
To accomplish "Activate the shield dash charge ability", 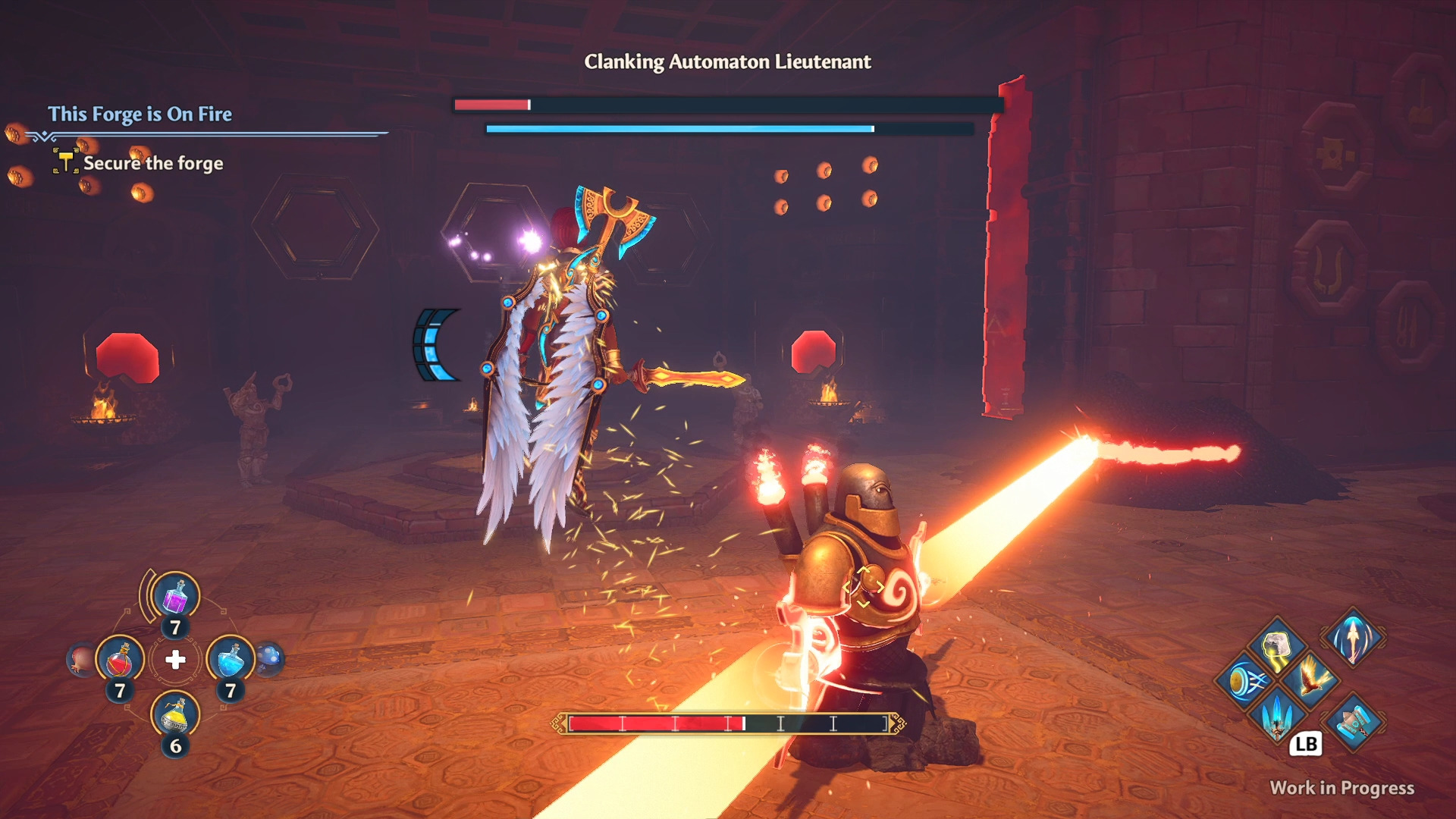I will (1244, 681).
